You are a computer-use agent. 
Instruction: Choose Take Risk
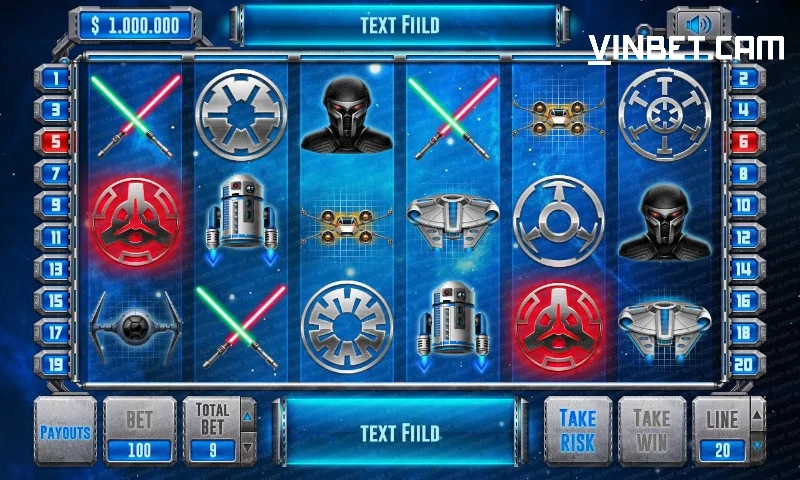point(577,431)
